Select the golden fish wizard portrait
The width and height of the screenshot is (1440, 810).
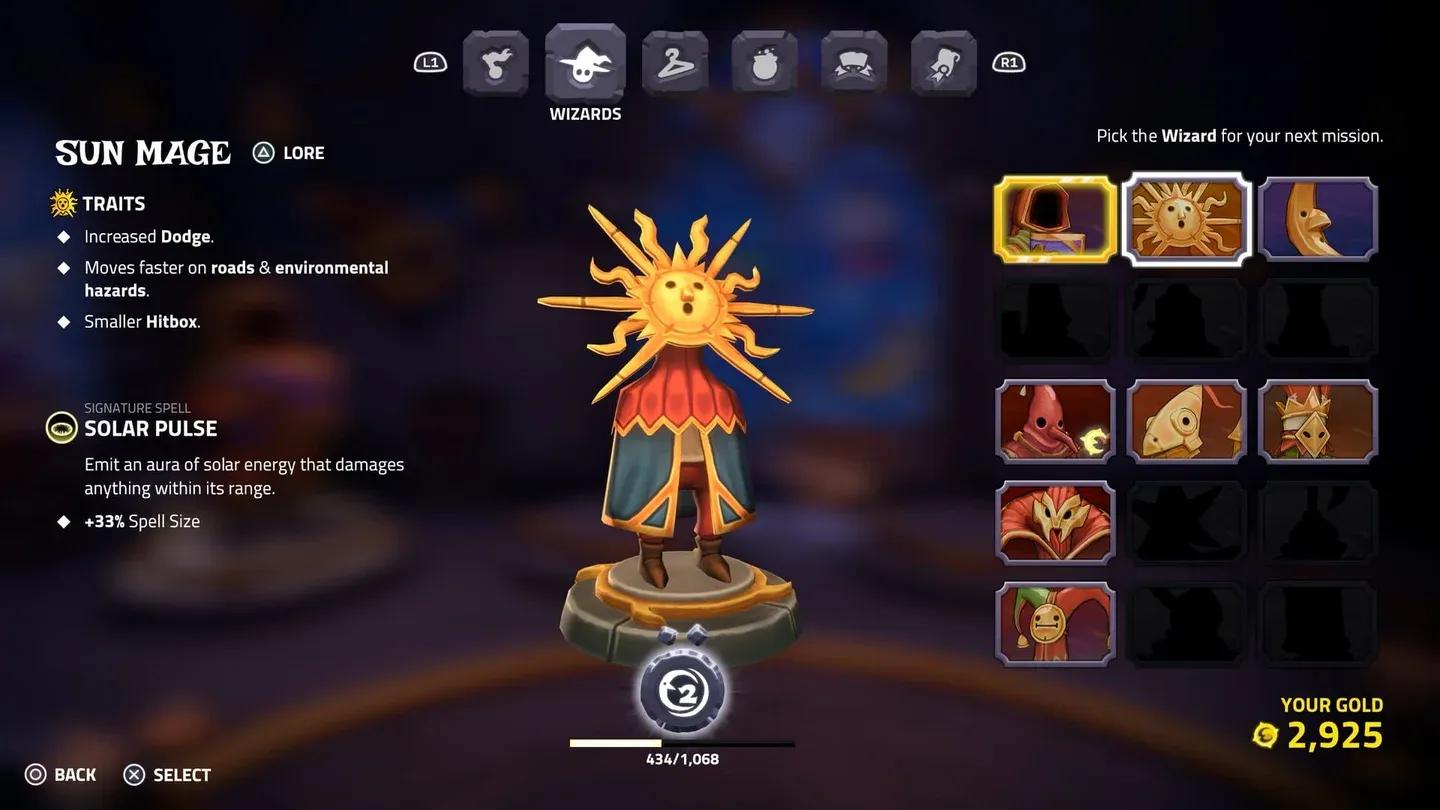click(1186, 422)
